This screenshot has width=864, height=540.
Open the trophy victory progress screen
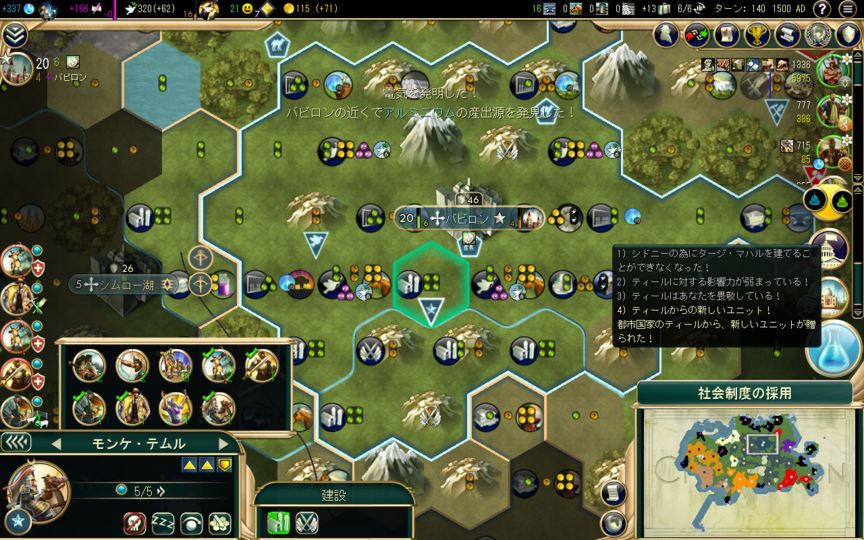coord(756,35)
